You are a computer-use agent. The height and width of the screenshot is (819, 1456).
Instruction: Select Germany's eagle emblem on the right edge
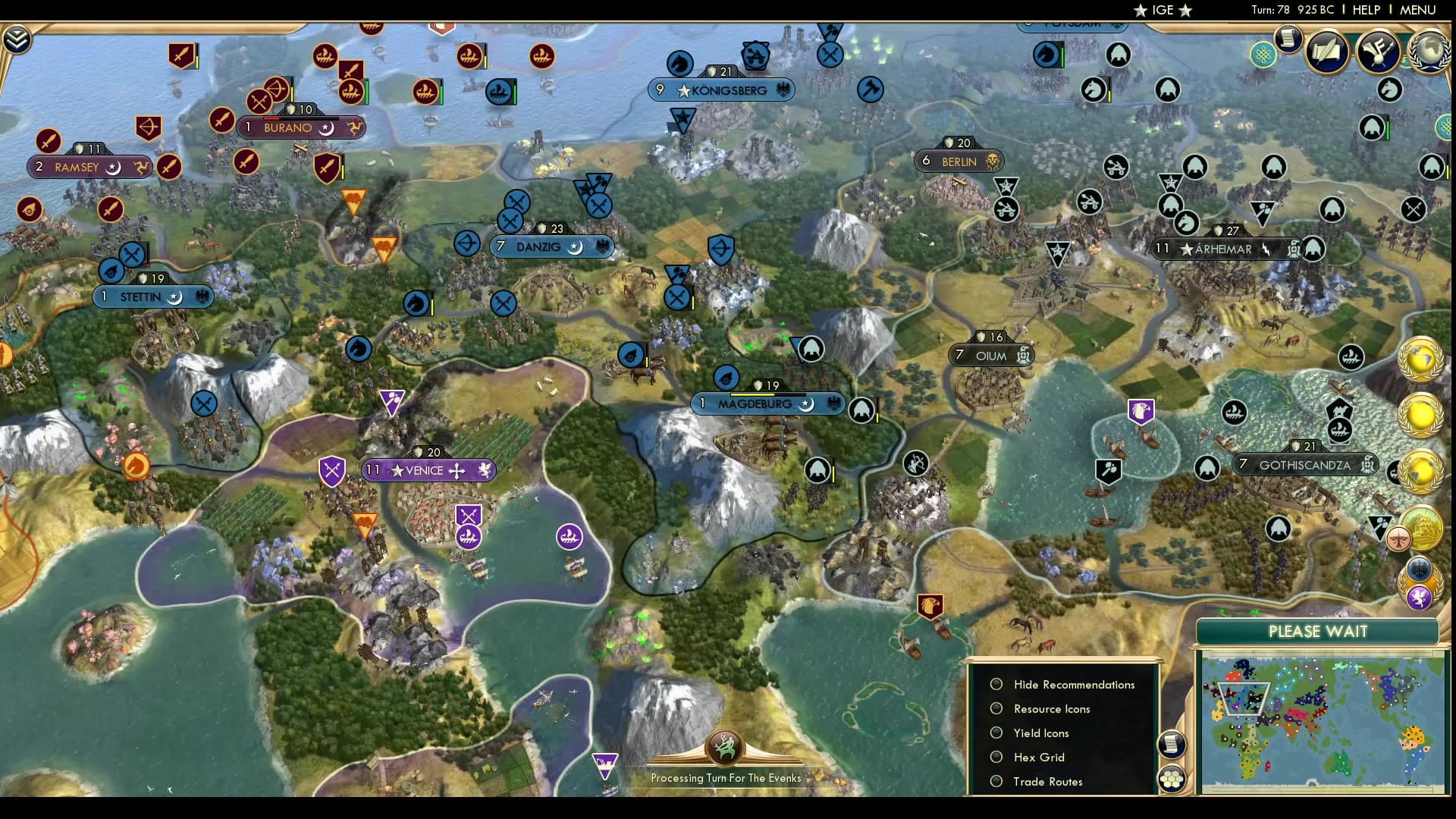pyautogui.click(x=1420, y=570)
